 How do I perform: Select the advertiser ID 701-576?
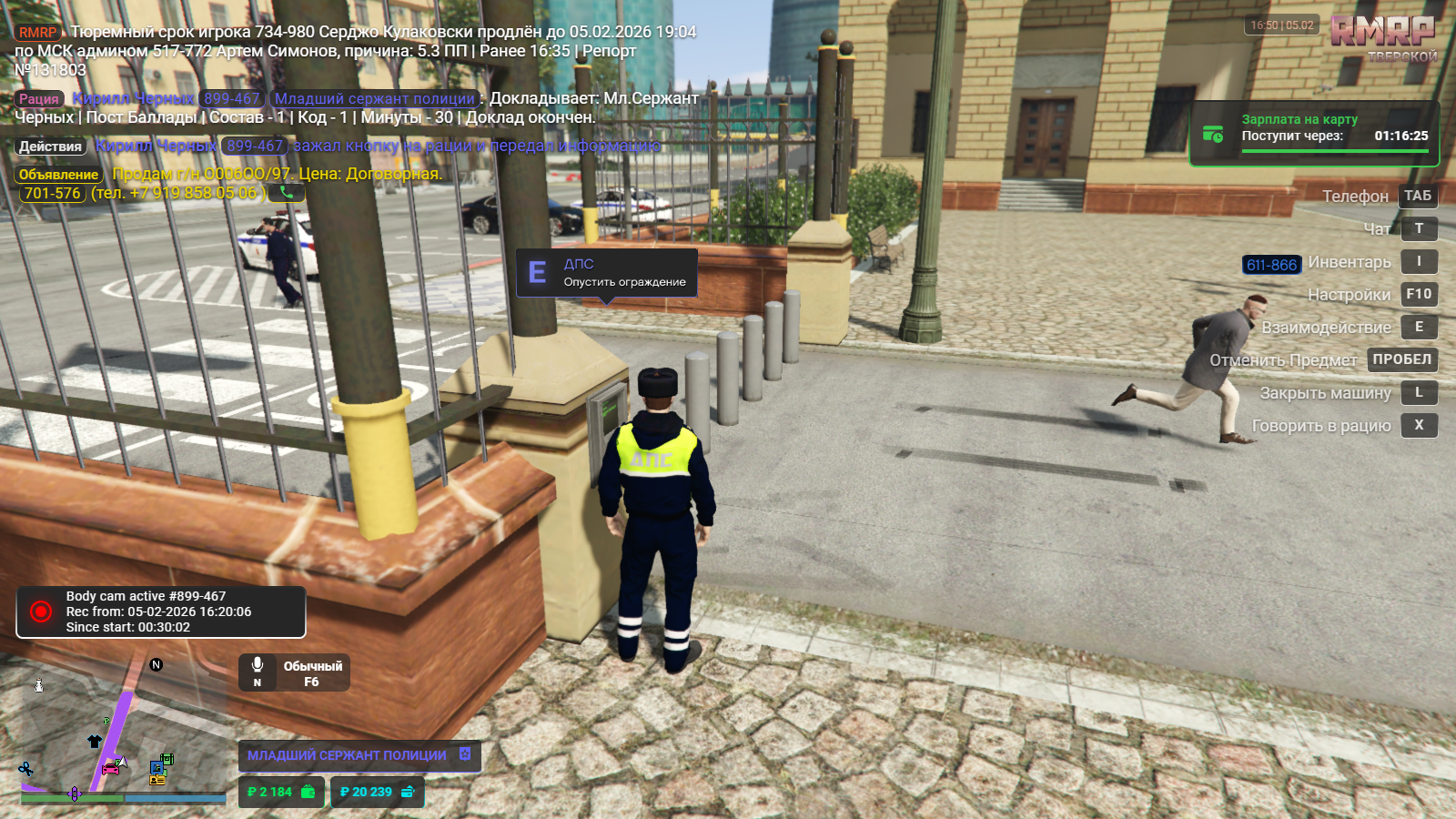[x=53, y=193]
